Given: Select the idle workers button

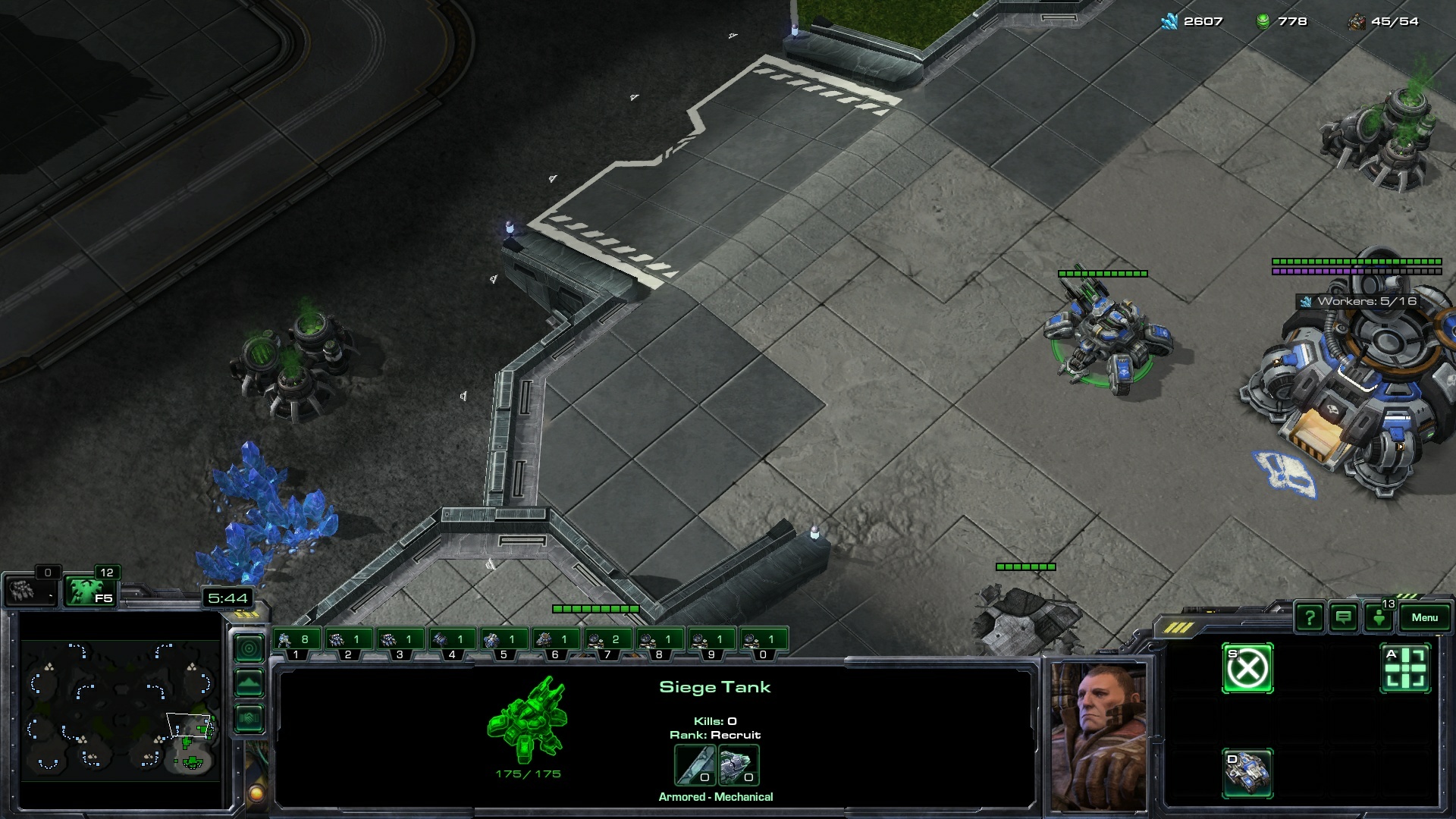Looking at the screenshot, I should (30, 591).
